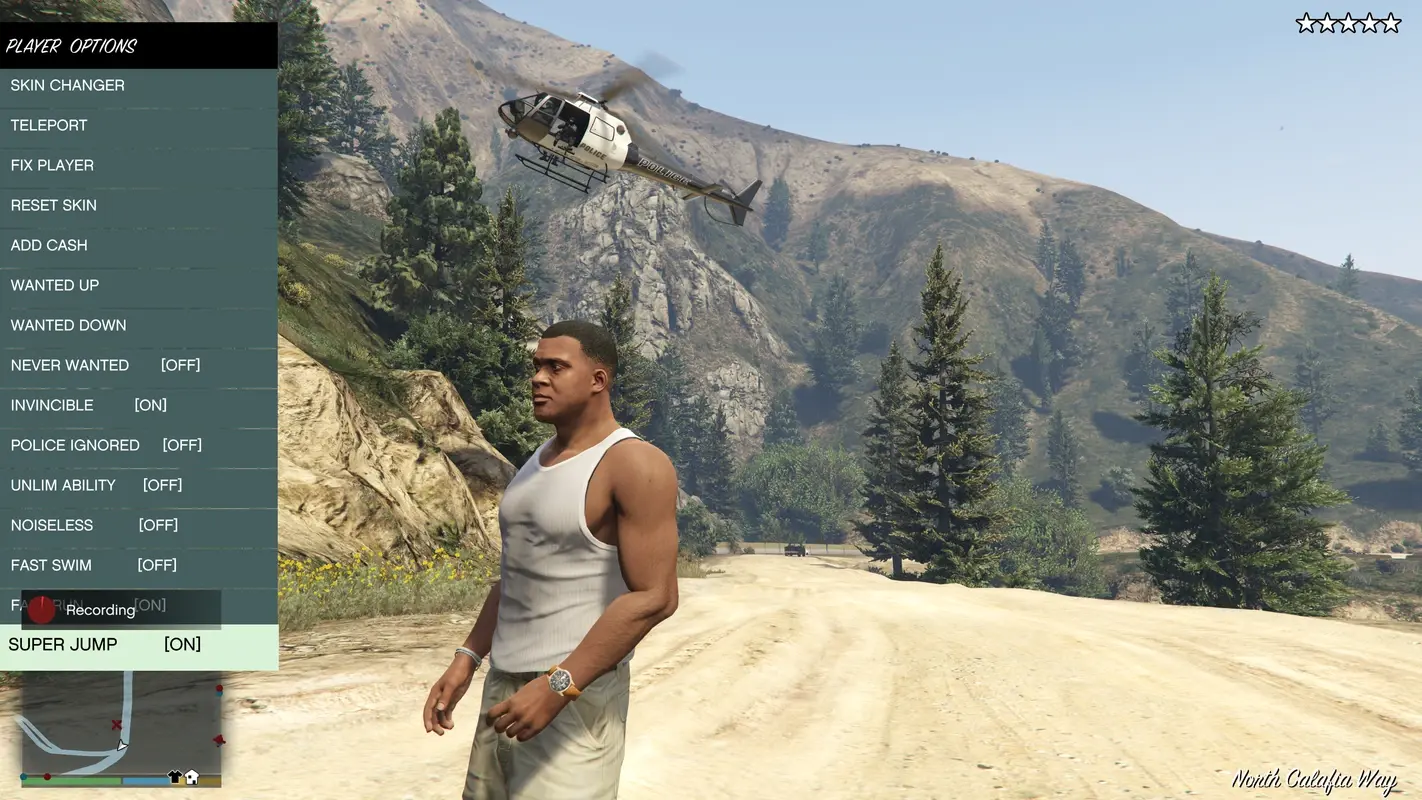Click the red X waypoint marker on minimap
The width and height of the screenshot is (1422, 800).
coord(116,724)
